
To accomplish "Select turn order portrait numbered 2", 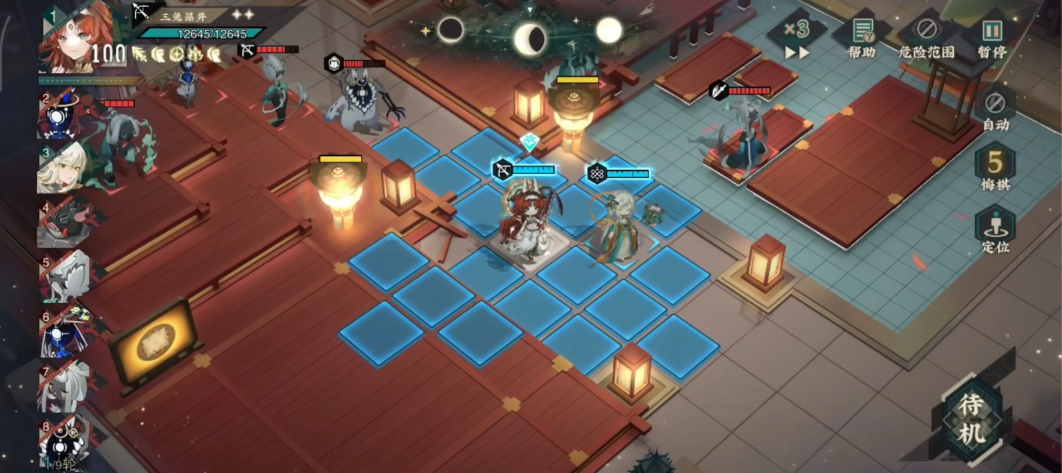I will tap(68, 115).
